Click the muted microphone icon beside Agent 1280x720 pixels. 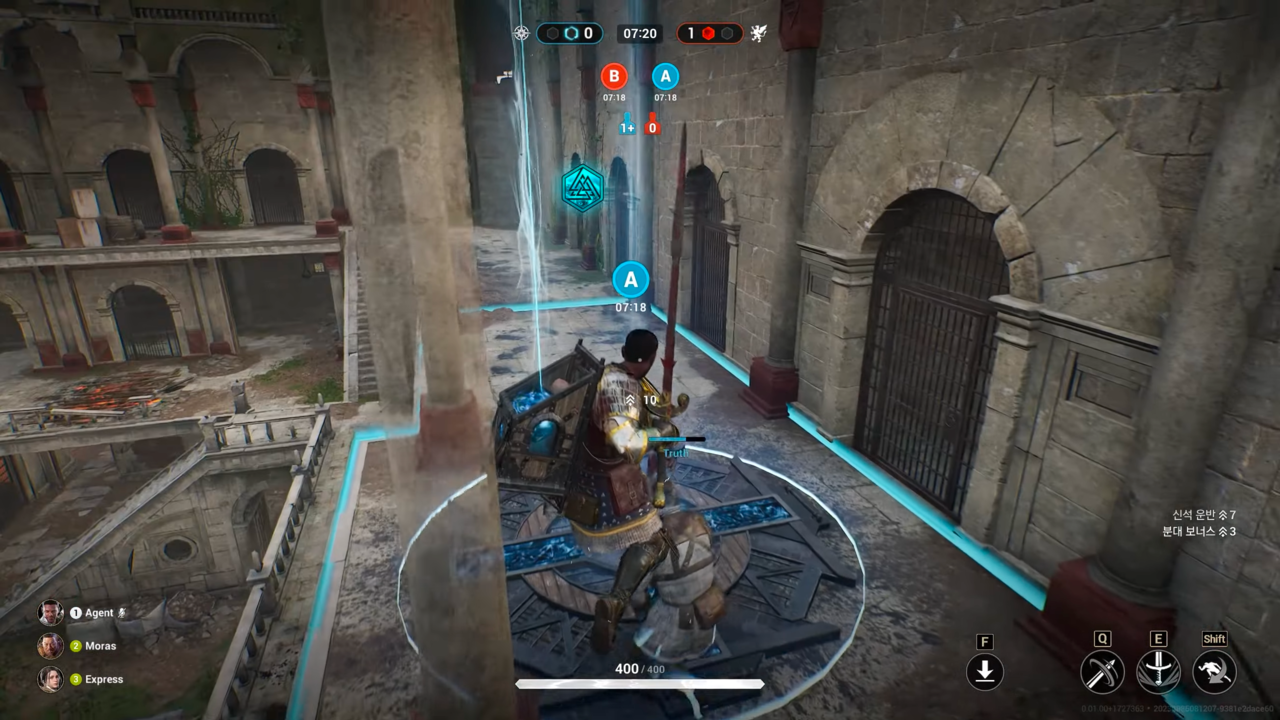[123, 613]
